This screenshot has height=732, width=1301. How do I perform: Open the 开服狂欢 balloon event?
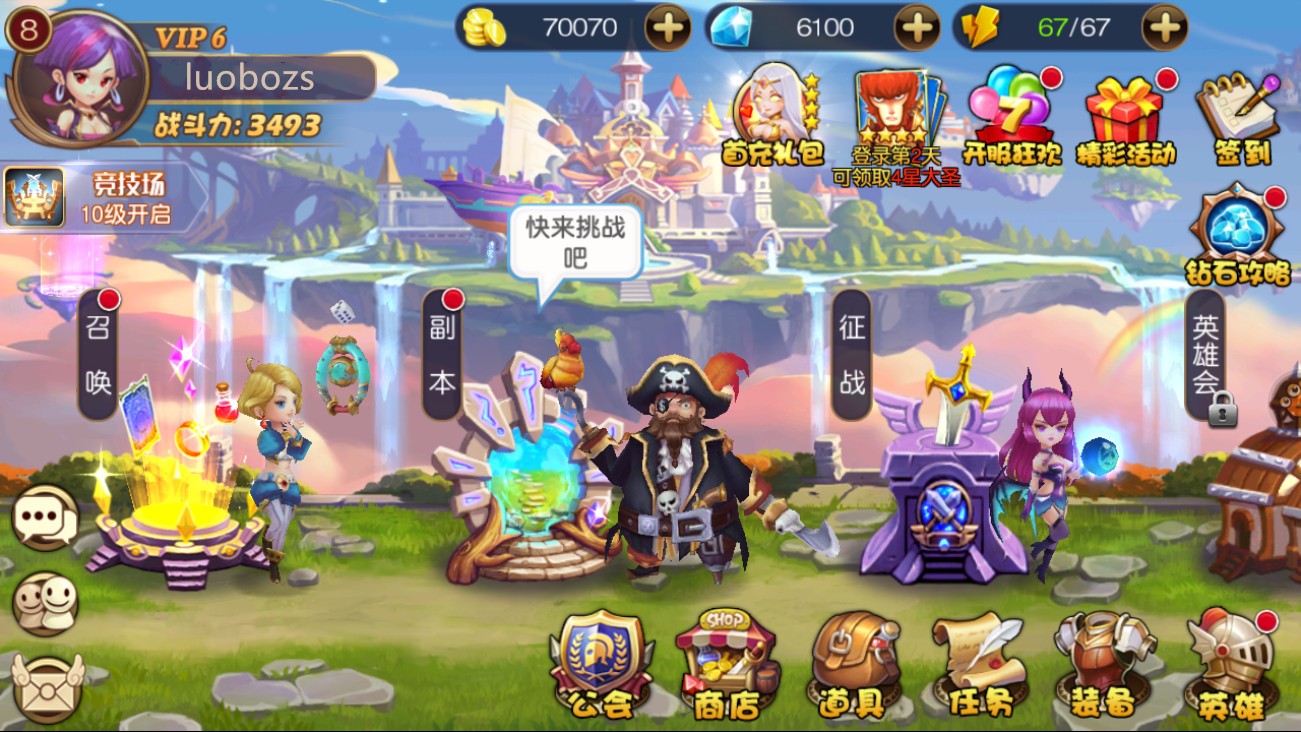click(x=1010, y=116)
